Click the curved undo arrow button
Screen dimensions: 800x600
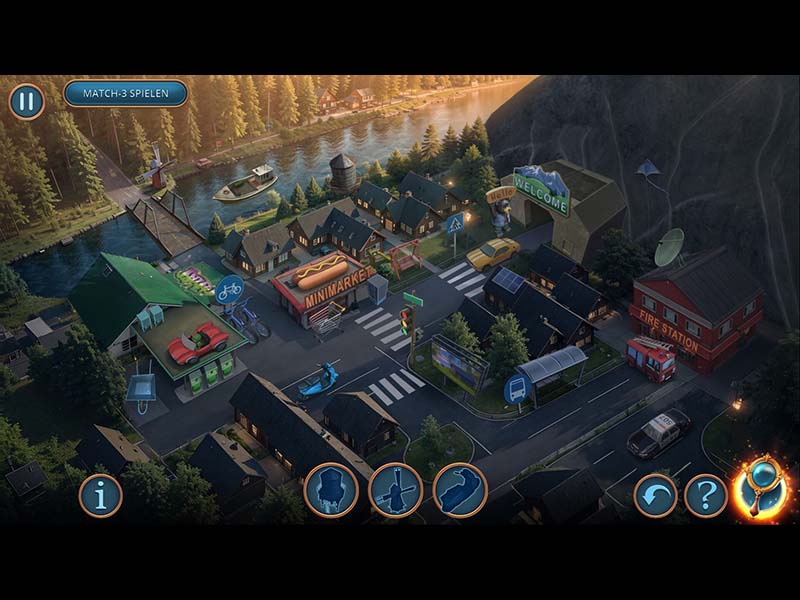pyautogui.click(x=655, y=495)
